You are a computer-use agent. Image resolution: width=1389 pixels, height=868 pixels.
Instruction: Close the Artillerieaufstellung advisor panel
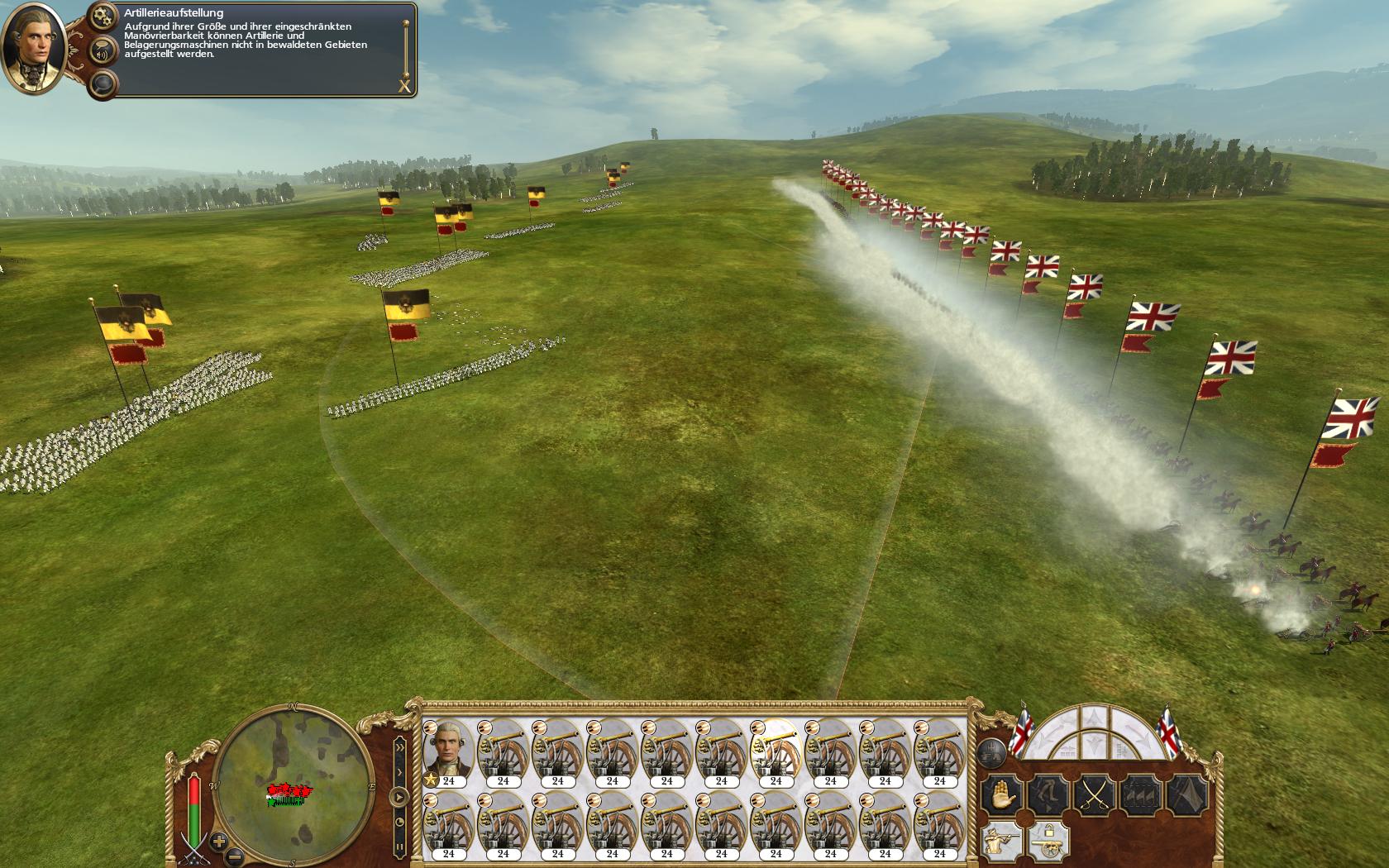[404, 85]
